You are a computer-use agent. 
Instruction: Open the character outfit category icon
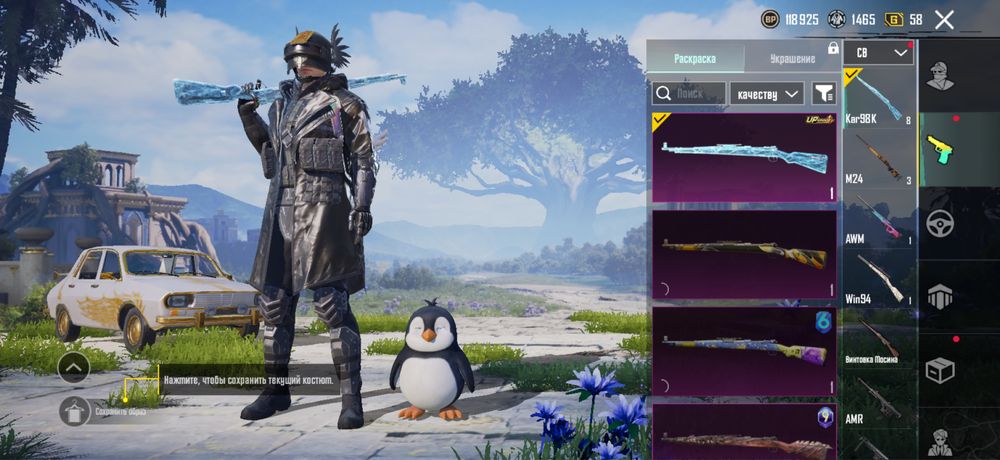pyautogui.click(x=940, y=75)
